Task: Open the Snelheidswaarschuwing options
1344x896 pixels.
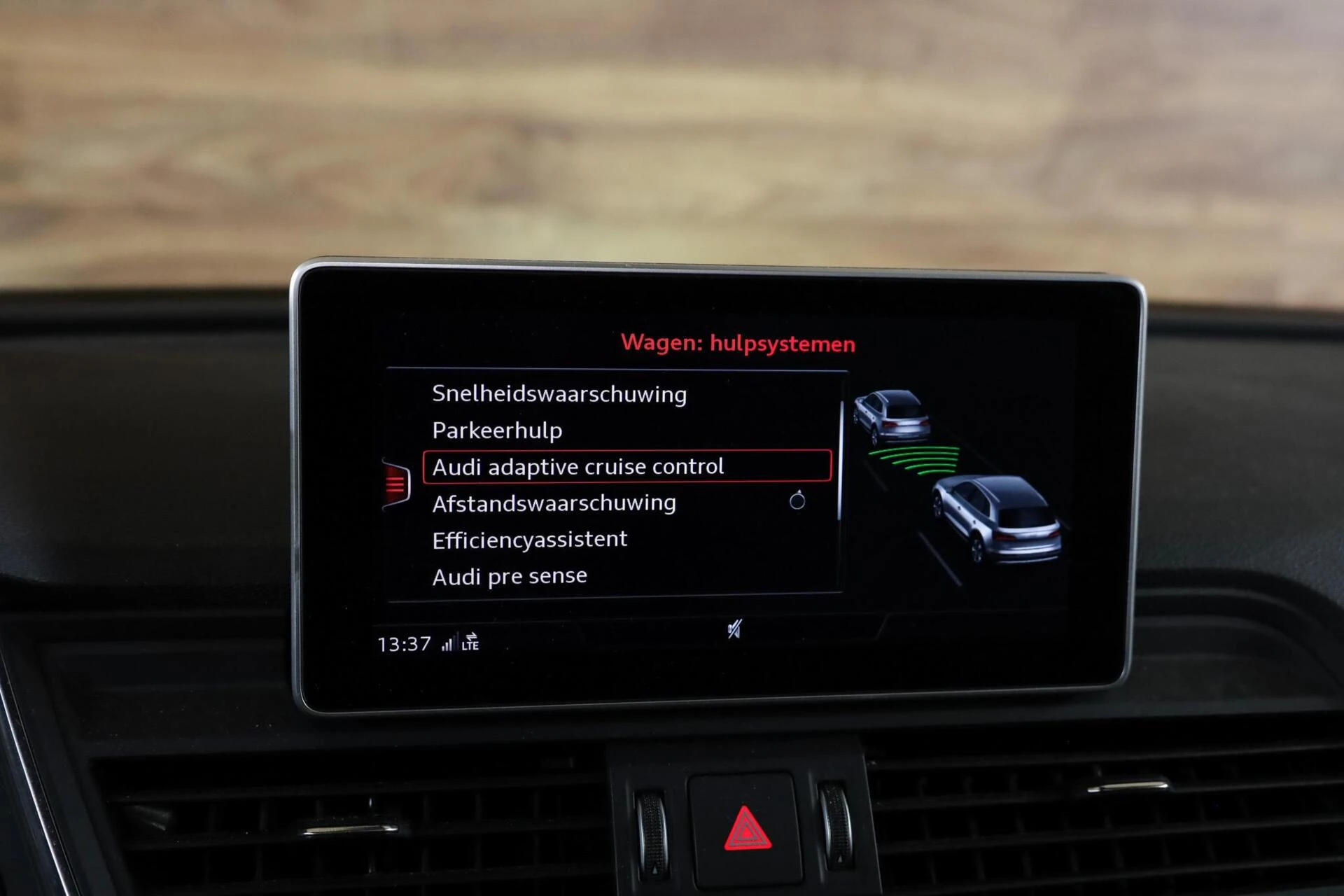Action: [560, 393]
